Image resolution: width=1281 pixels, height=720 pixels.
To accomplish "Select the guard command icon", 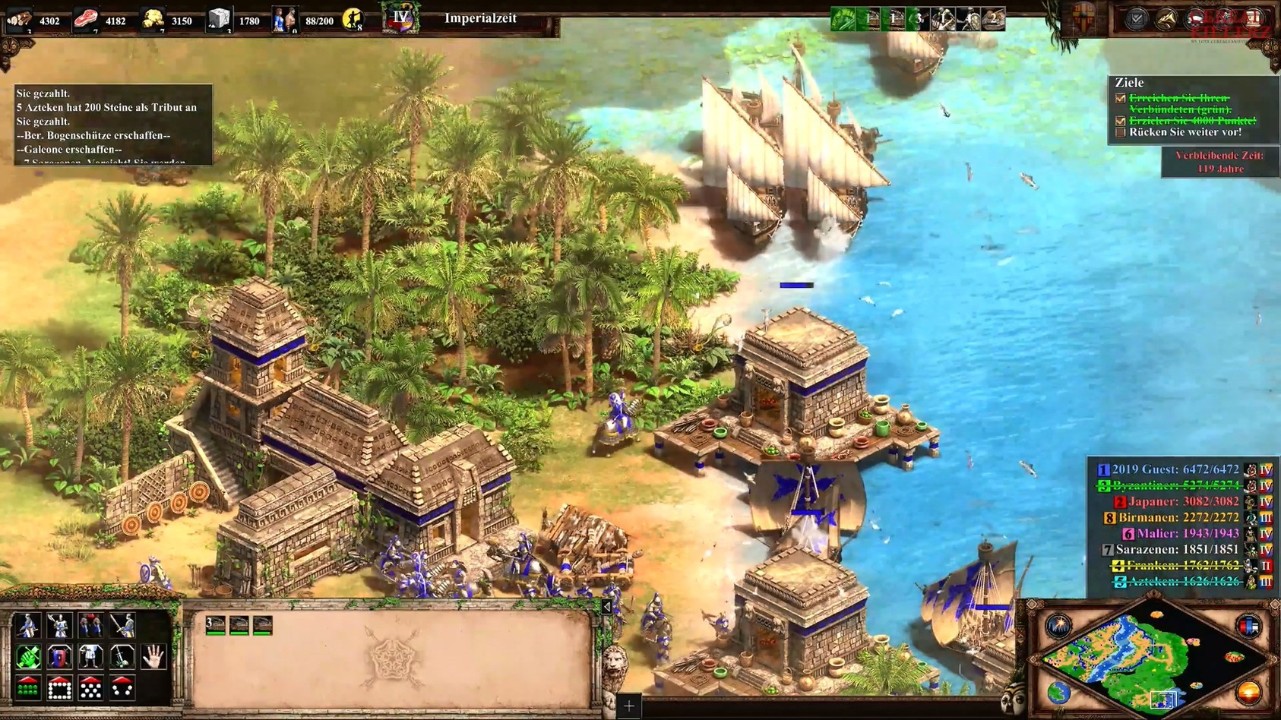I will point(59,626).
